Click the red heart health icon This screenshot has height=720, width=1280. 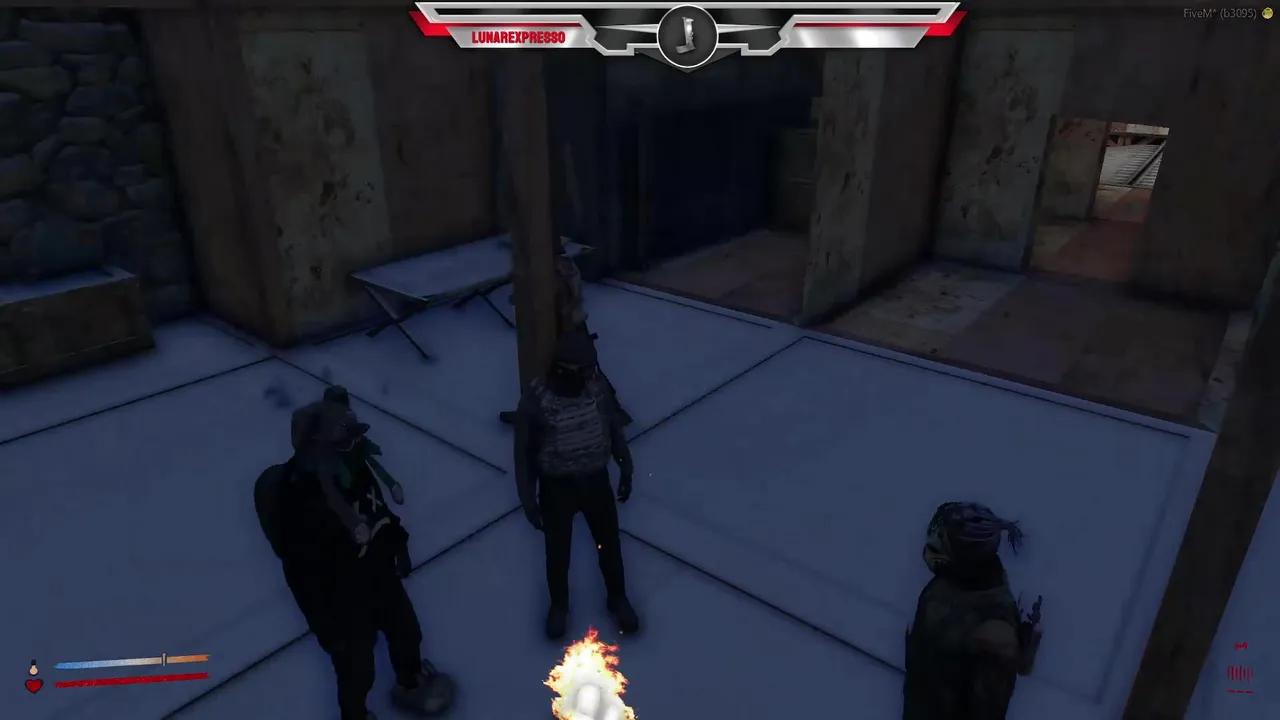tap(33, 686)
